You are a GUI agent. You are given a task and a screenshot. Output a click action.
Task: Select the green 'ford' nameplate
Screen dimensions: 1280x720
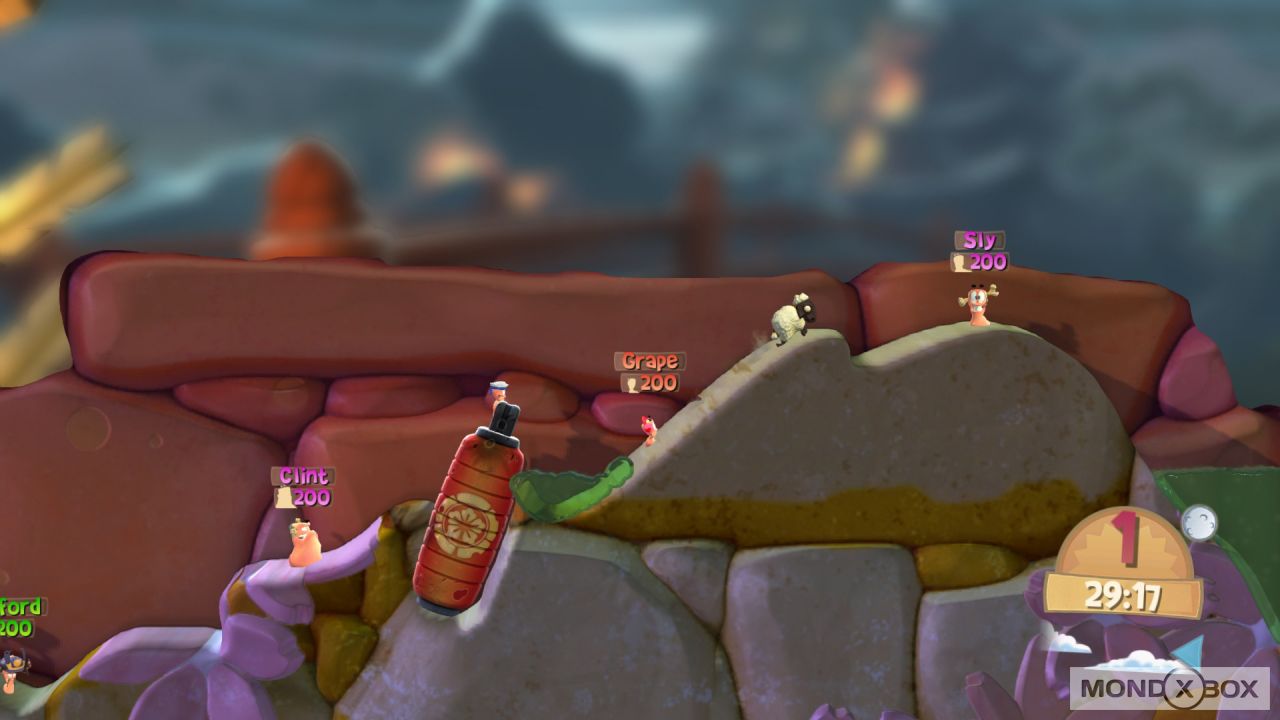(22, 605)
